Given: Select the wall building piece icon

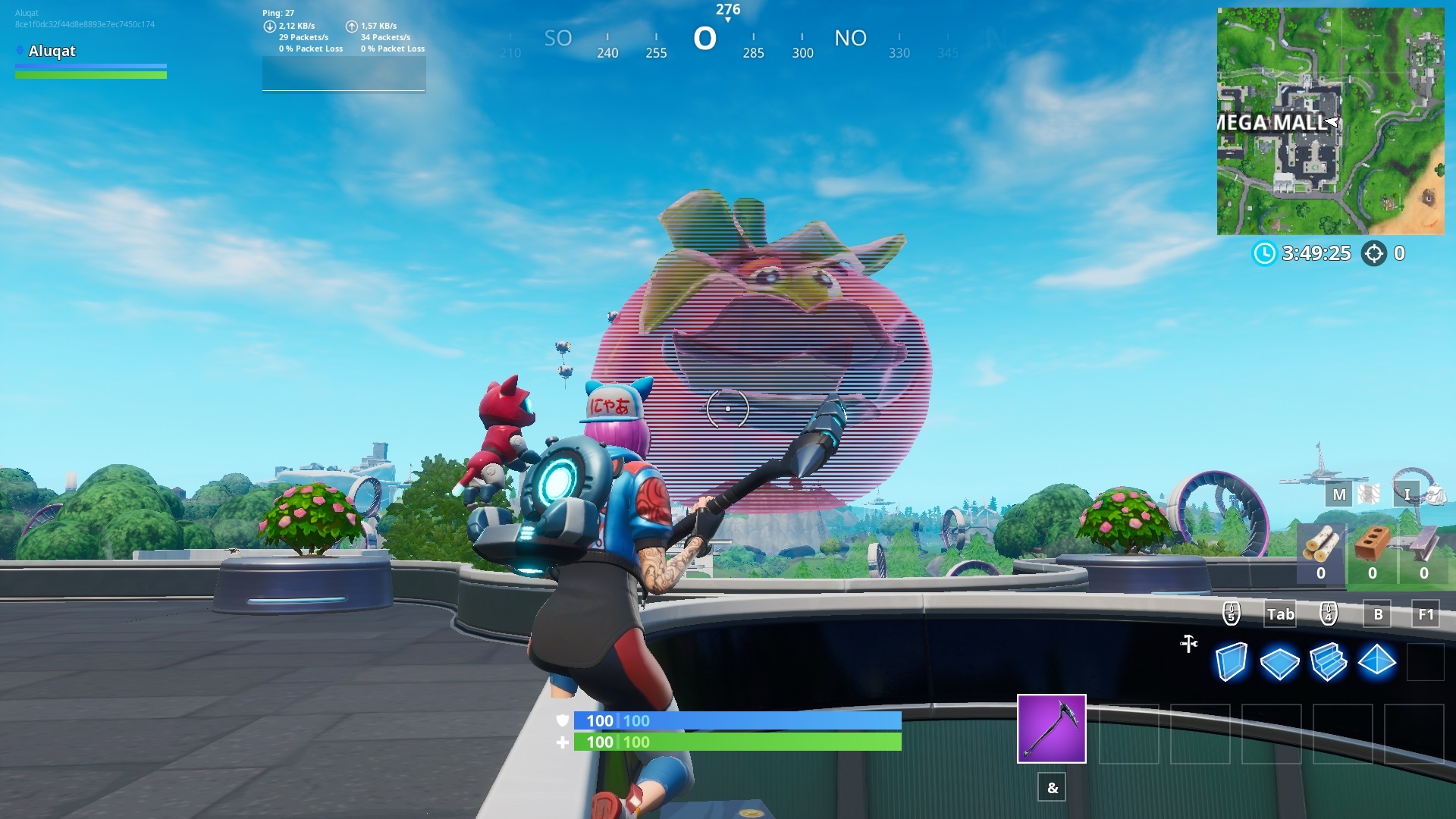Looking at the screenshot, I should (1234, 662).
